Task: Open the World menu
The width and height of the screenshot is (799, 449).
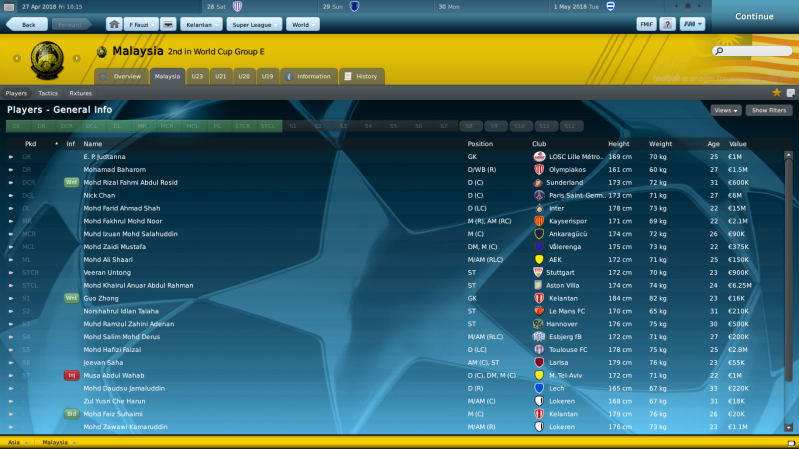Action: coord(298,23)
